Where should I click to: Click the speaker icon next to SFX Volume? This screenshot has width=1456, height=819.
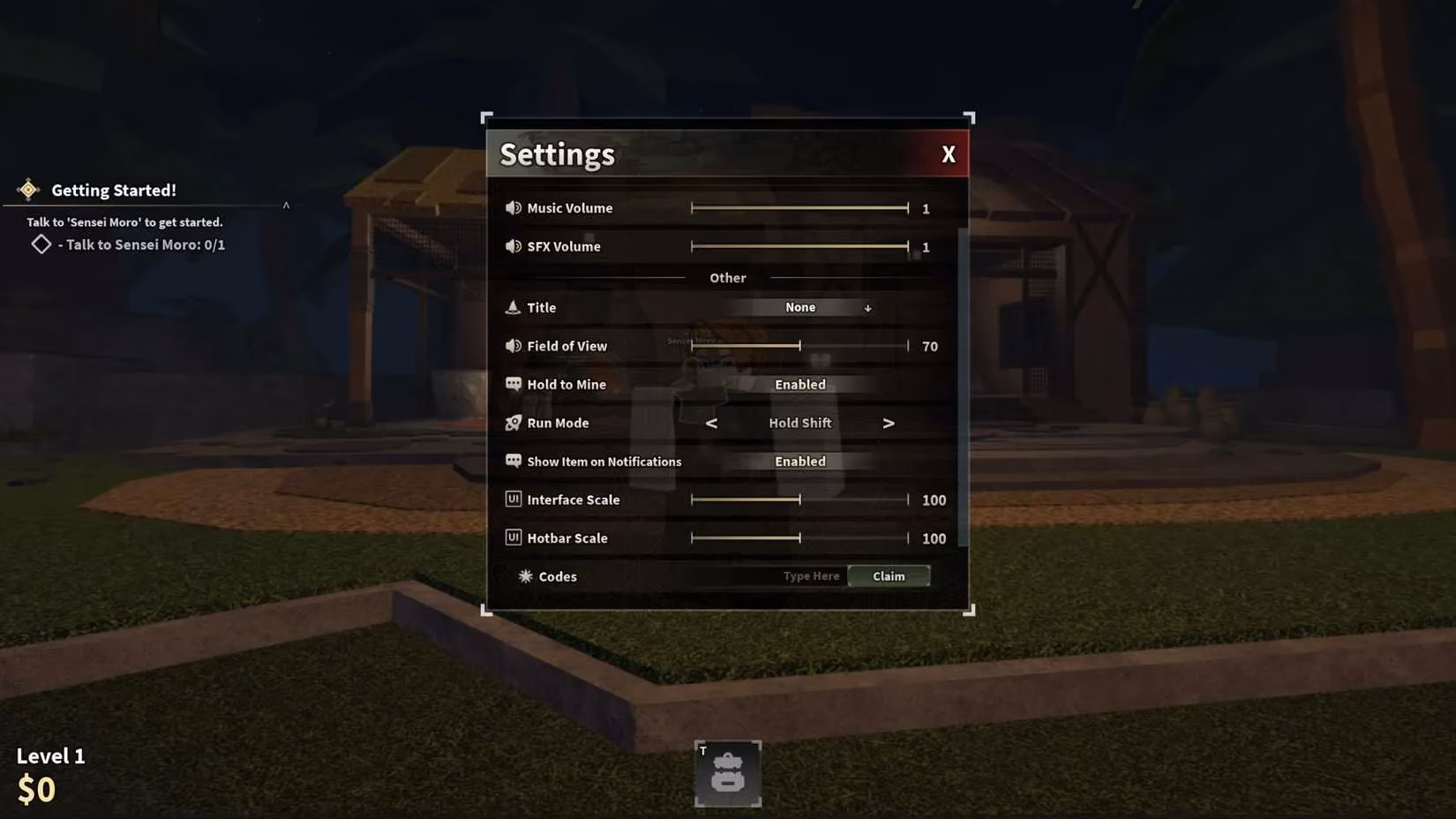pos(514,246)
